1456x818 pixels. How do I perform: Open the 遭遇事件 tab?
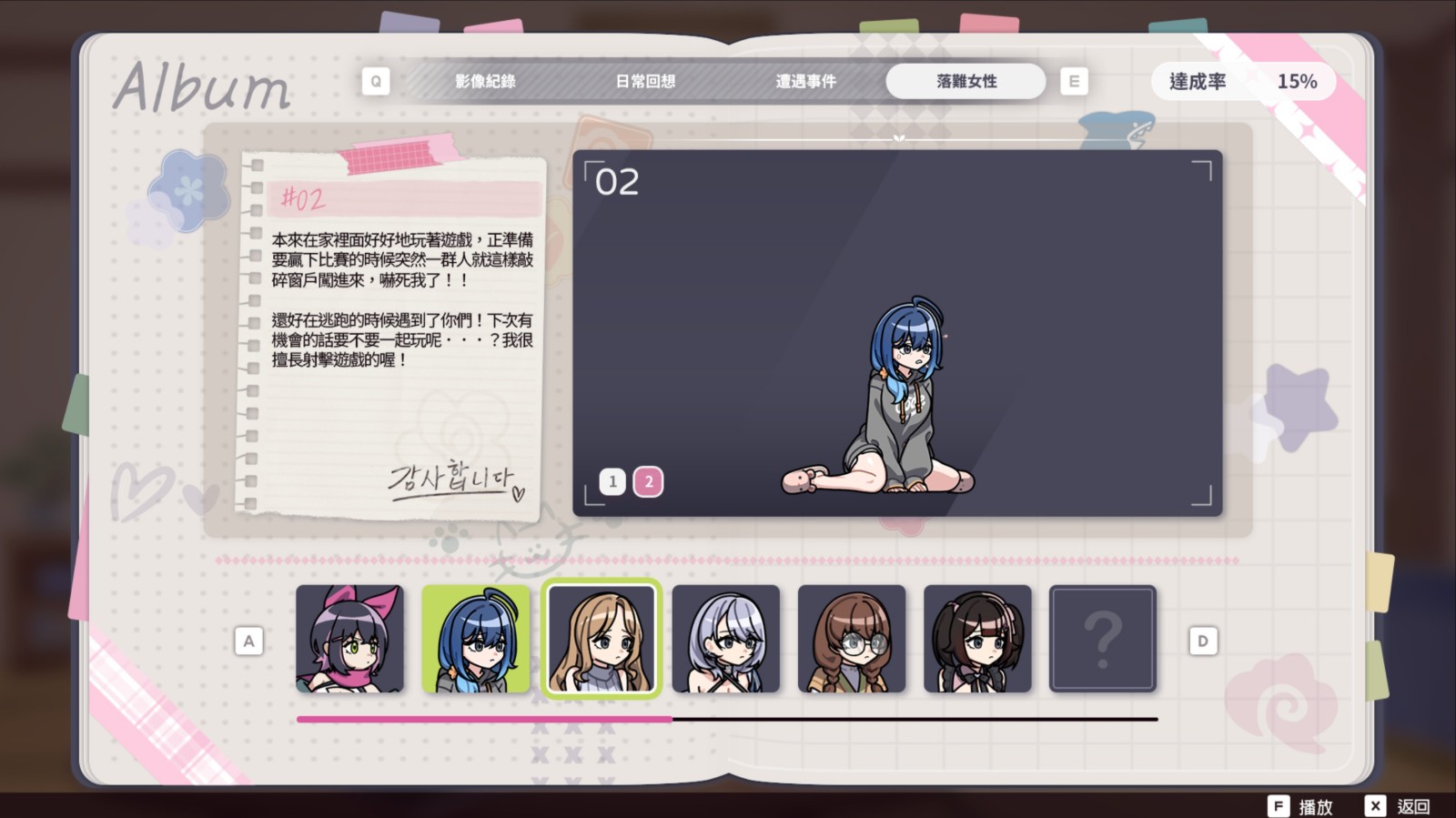(806, 81)
